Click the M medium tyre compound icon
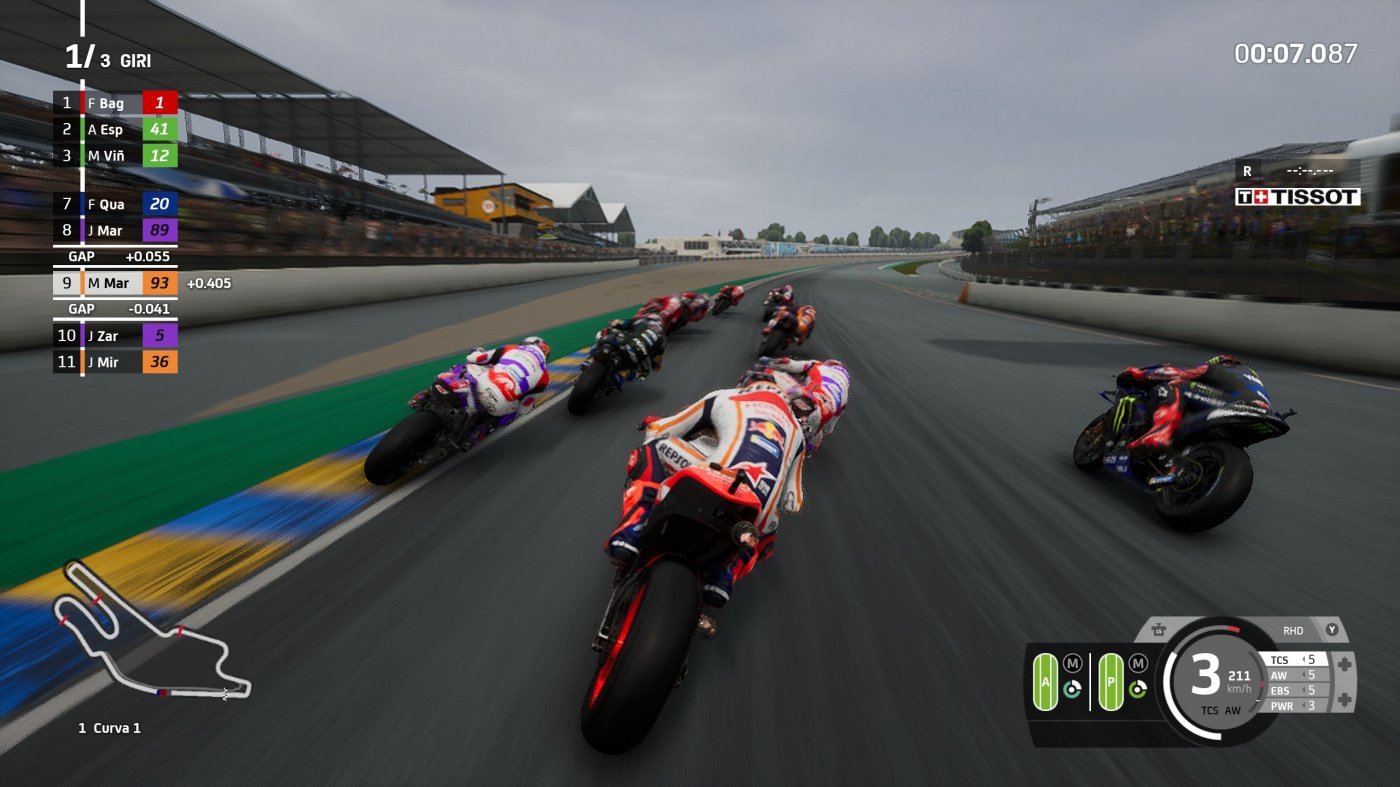This screenshot has height=787, width=1400. pyautogui.click(x=1072, y=664)
